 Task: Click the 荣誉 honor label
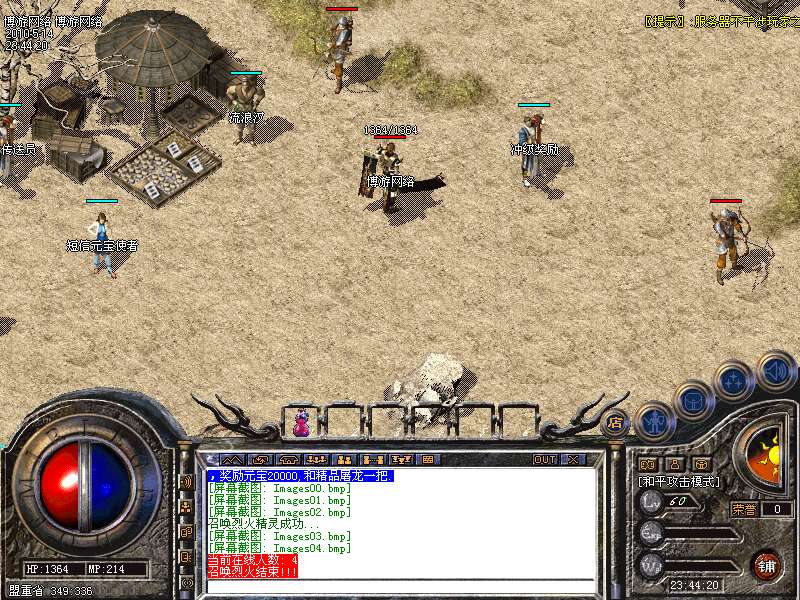click(745, 509)
